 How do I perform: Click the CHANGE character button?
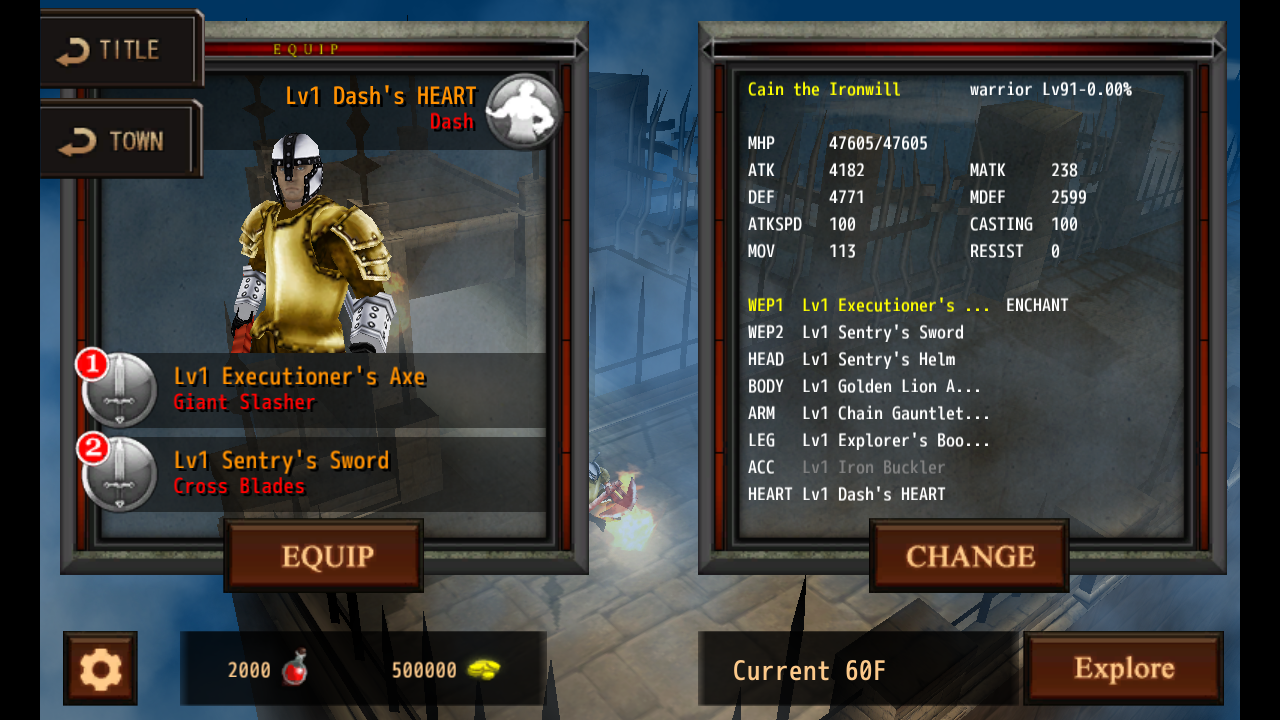pos(969,556)
